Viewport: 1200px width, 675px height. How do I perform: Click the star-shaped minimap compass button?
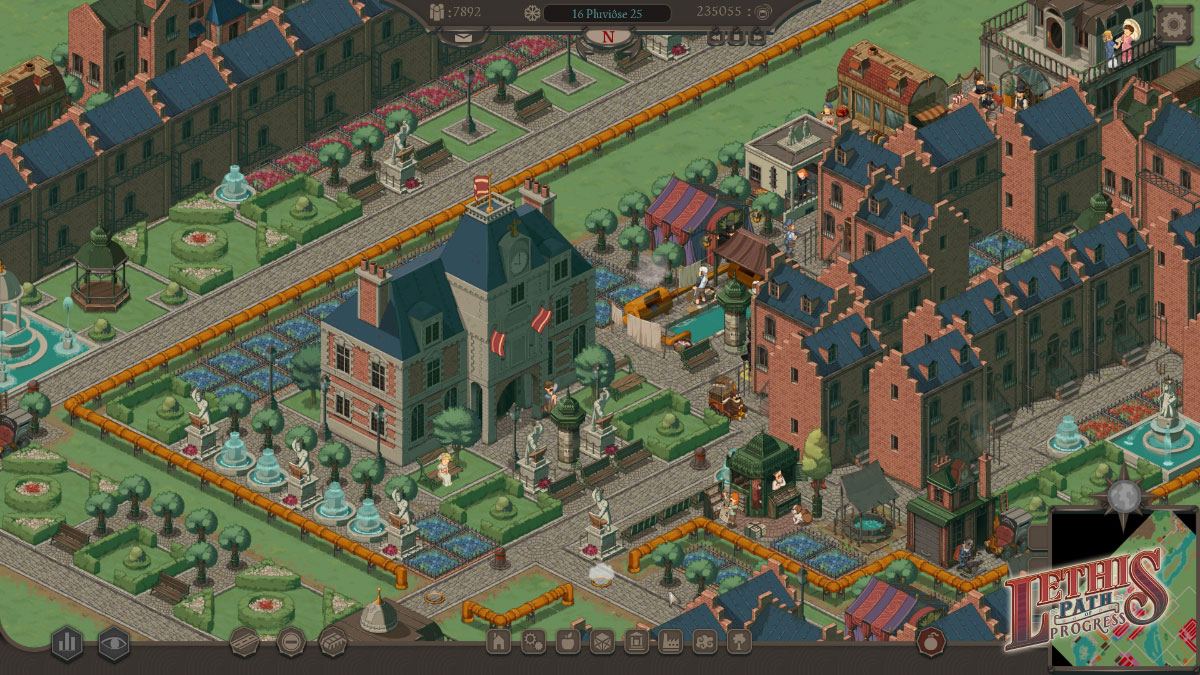1125,494
